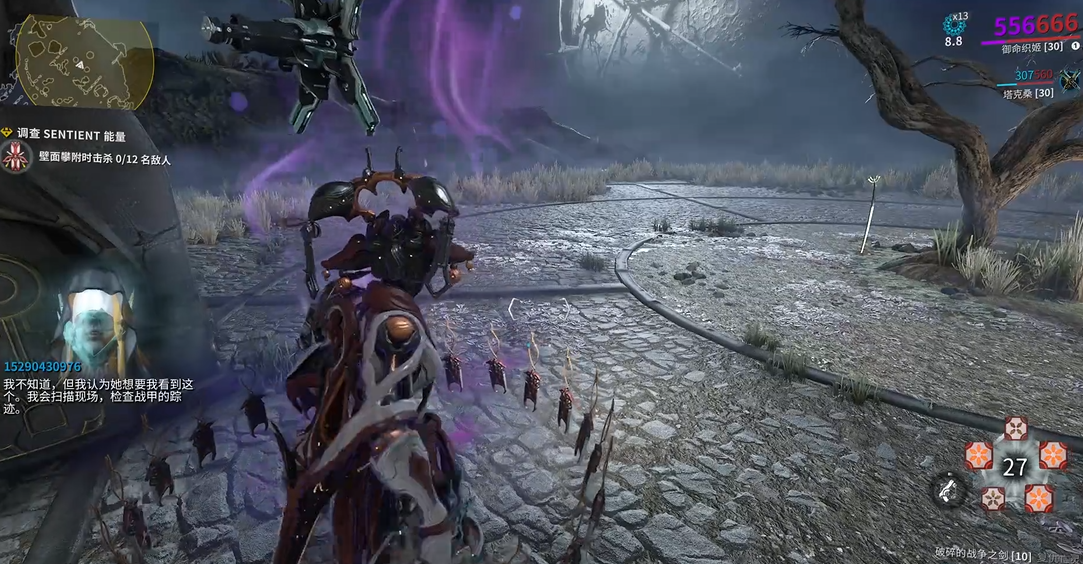
Task: Select the blue ring buff icon marked x13
Action: tap(953, 24)
